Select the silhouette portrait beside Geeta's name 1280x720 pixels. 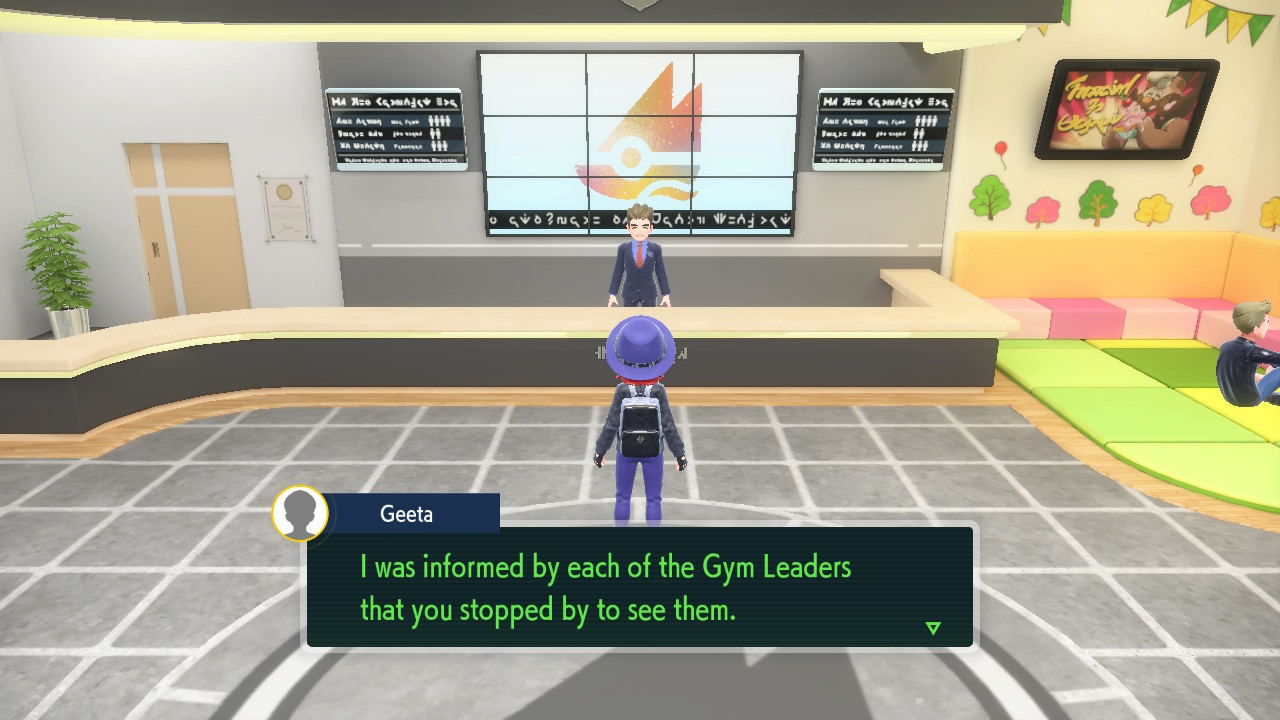[x=299, y=513]
